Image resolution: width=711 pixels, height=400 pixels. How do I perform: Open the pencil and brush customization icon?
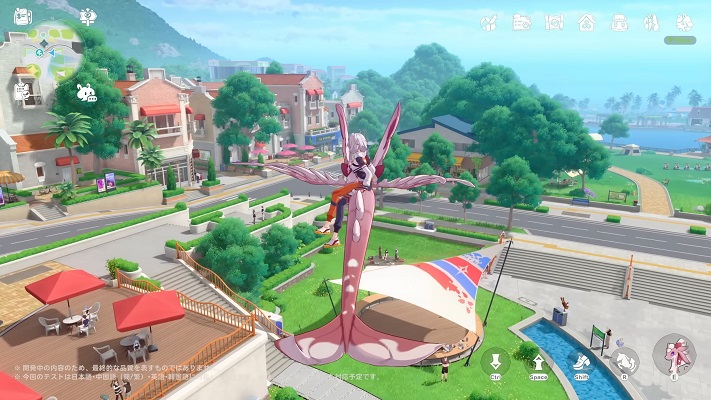coord(490,21)
